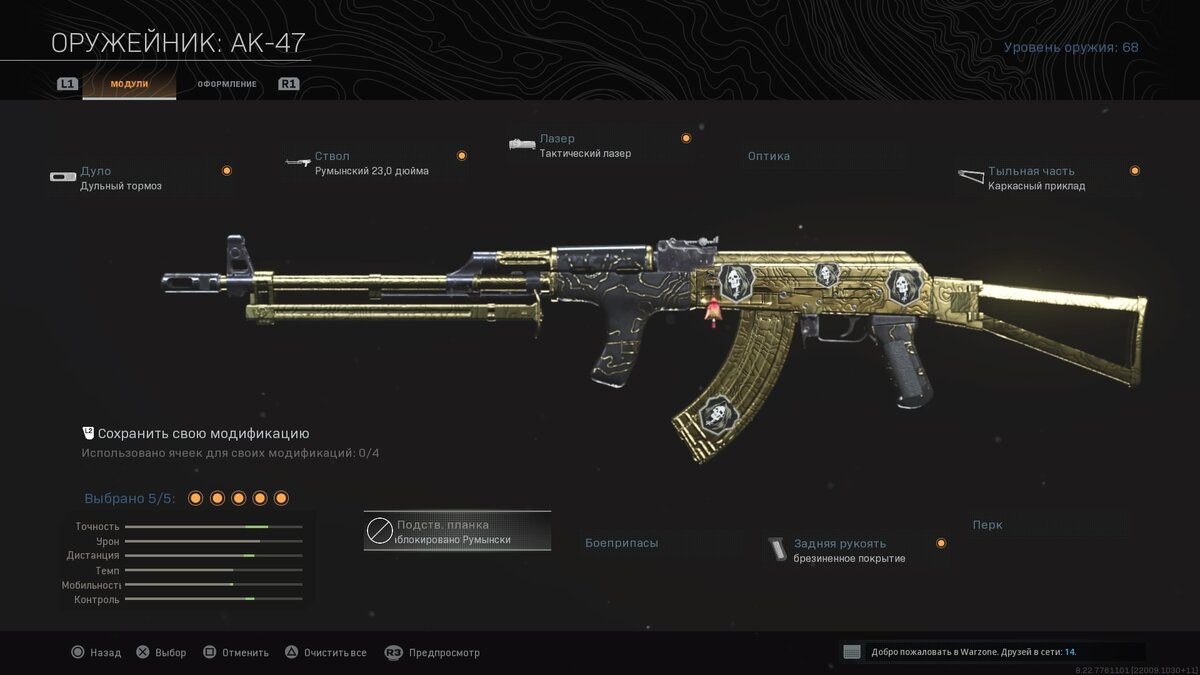
Task: Click the Отменить option
Action: point(235,653)
